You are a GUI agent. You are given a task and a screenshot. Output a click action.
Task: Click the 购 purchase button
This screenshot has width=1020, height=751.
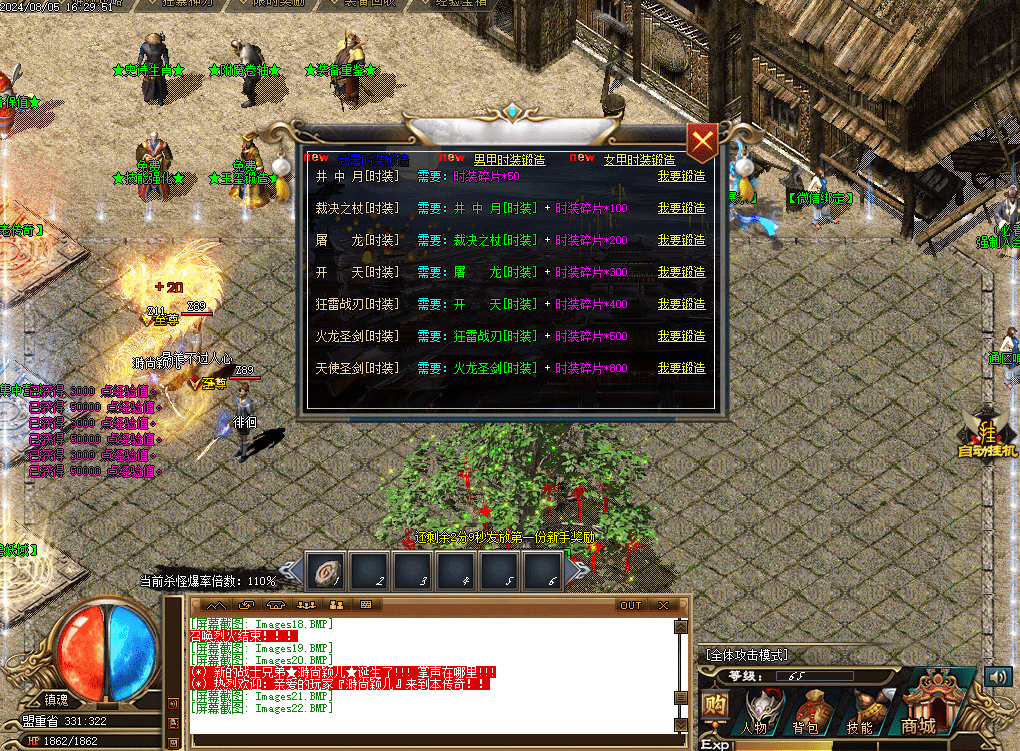point(714,705)
